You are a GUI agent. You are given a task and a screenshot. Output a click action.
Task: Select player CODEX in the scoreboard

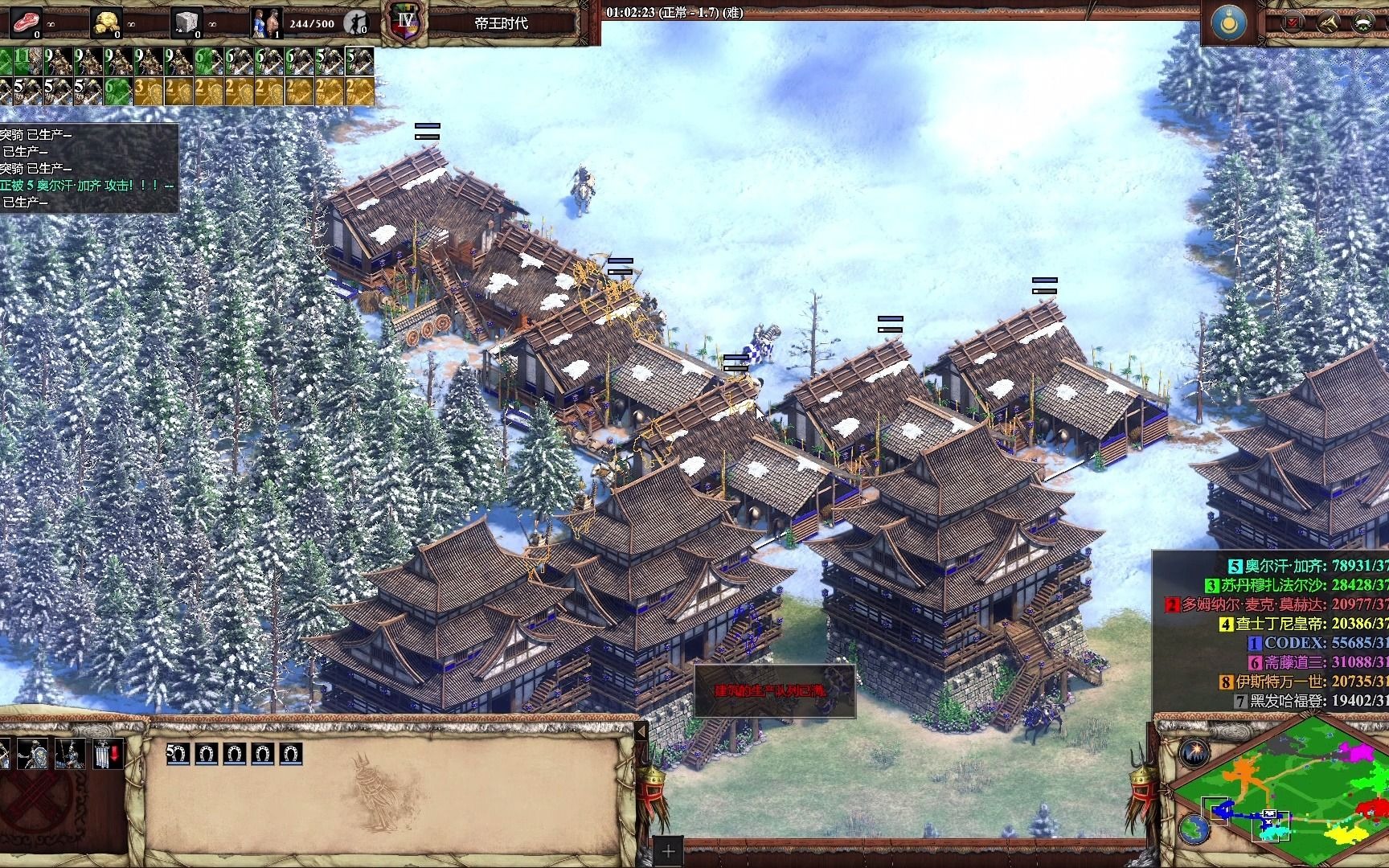coord(1294,643)
